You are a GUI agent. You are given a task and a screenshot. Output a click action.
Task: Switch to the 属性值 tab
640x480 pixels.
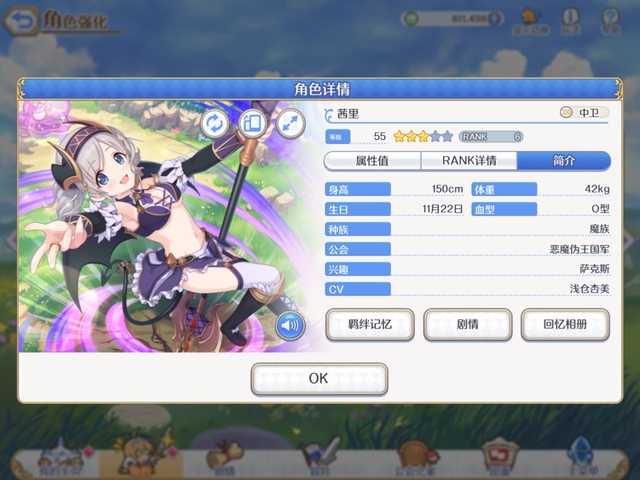[x=370, y=161]
